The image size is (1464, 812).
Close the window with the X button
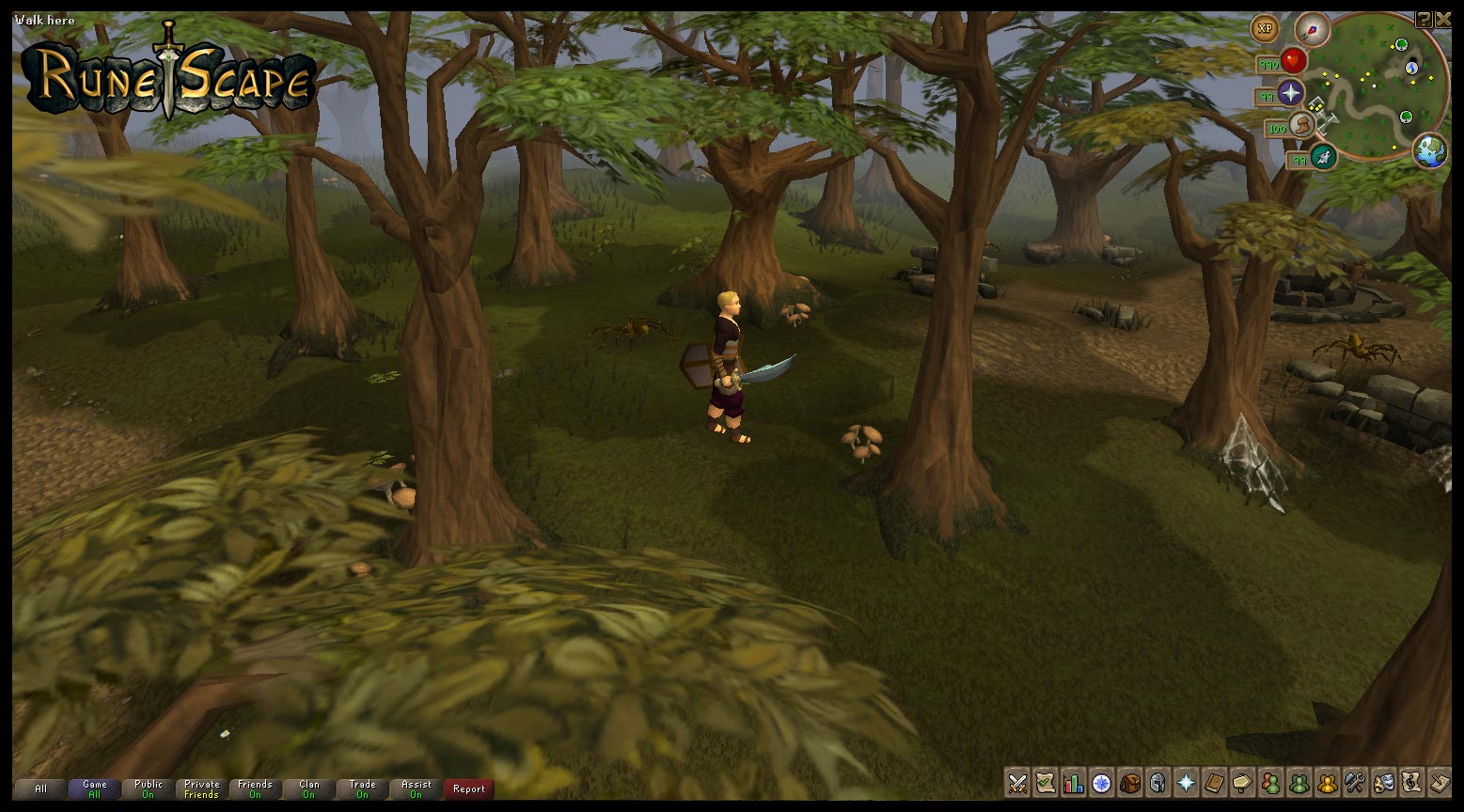[x=1442, y=19]
